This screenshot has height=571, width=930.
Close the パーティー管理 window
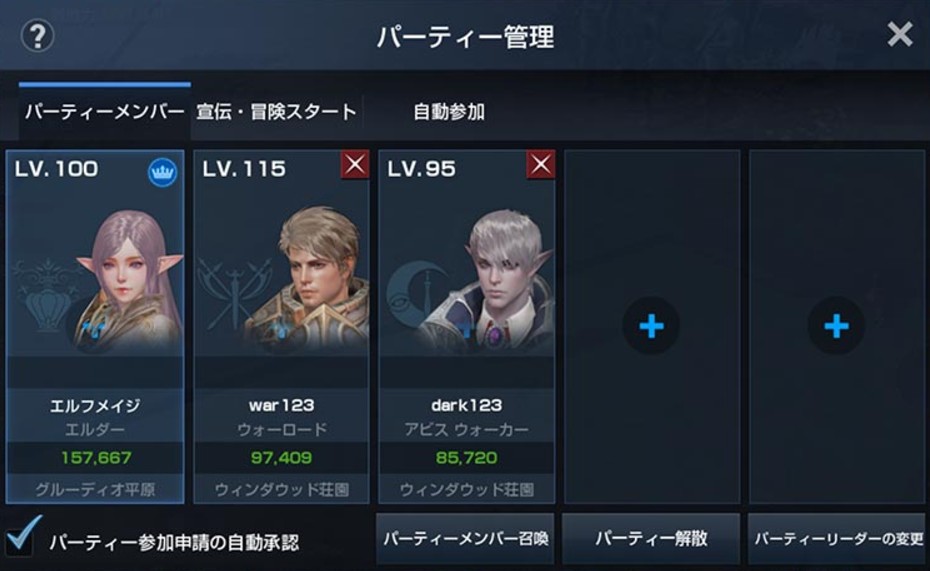[899, 35]
